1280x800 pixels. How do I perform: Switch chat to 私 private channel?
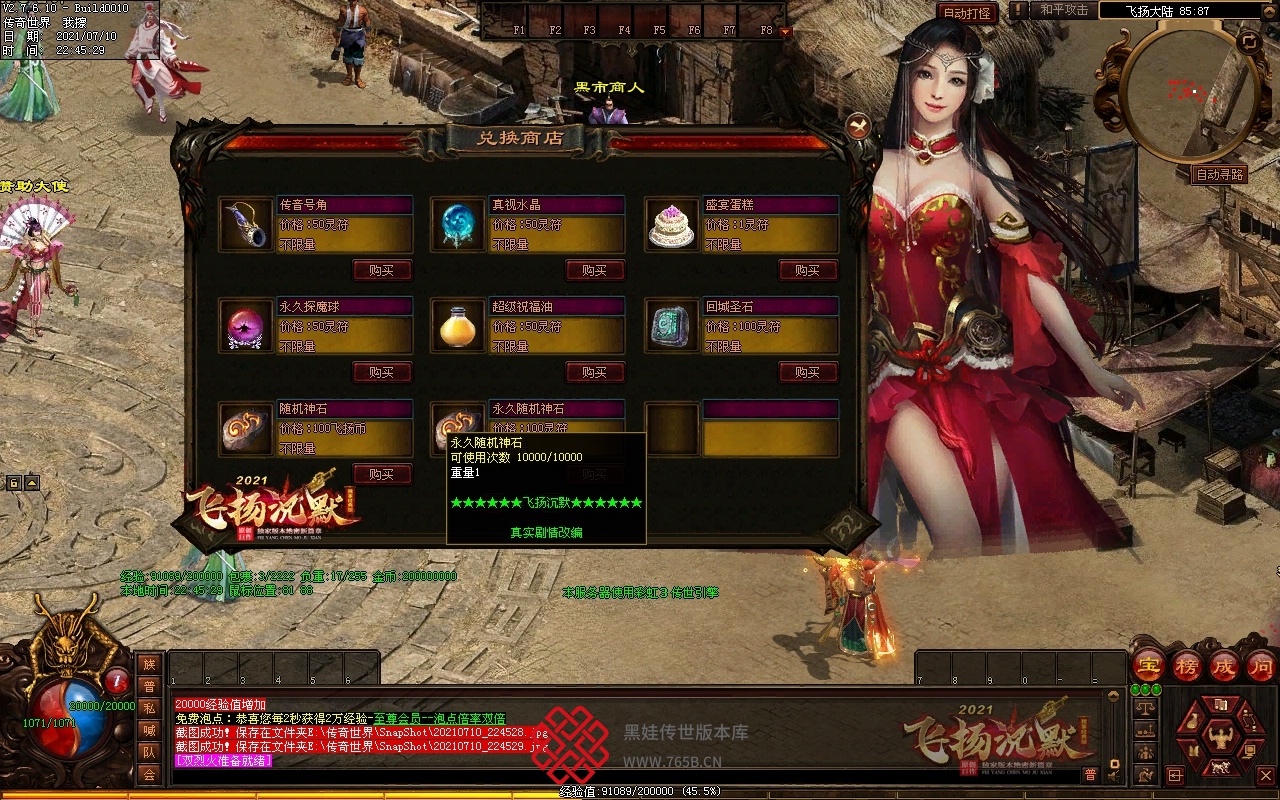tap(149, 708)
